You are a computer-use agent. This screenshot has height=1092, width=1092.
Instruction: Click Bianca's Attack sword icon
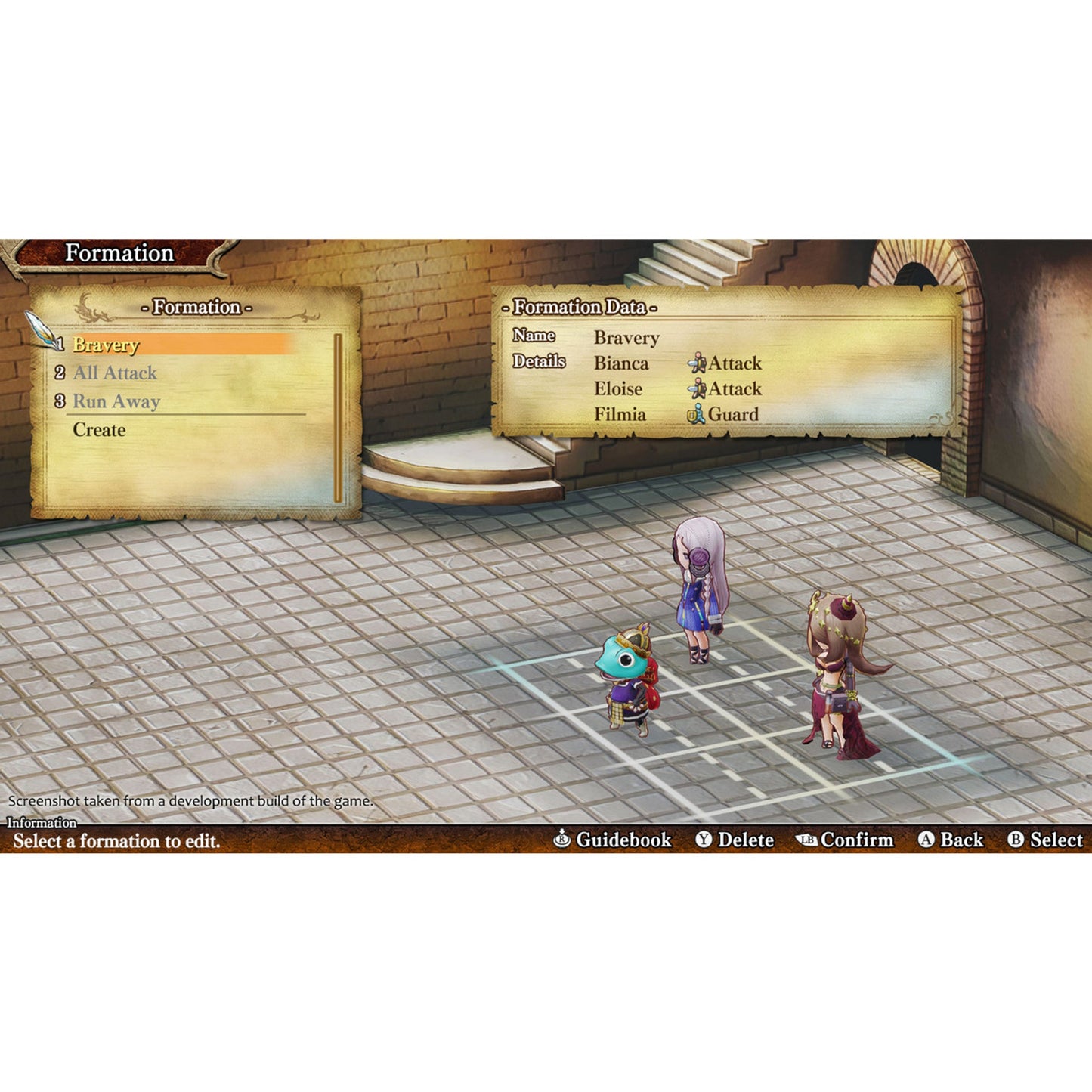pyautogui.click(x=698, y=363)
